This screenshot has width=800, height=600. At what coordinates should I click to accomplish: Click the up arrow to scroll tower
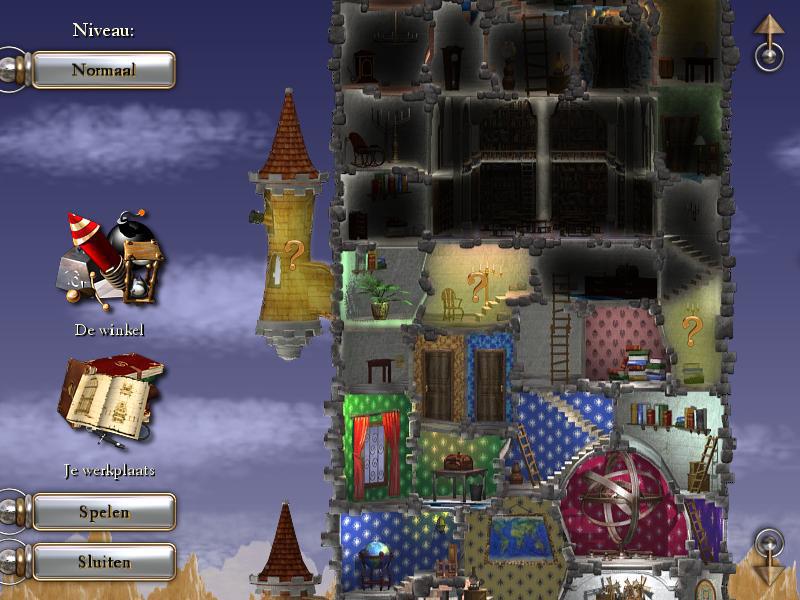tap(769, 42)
